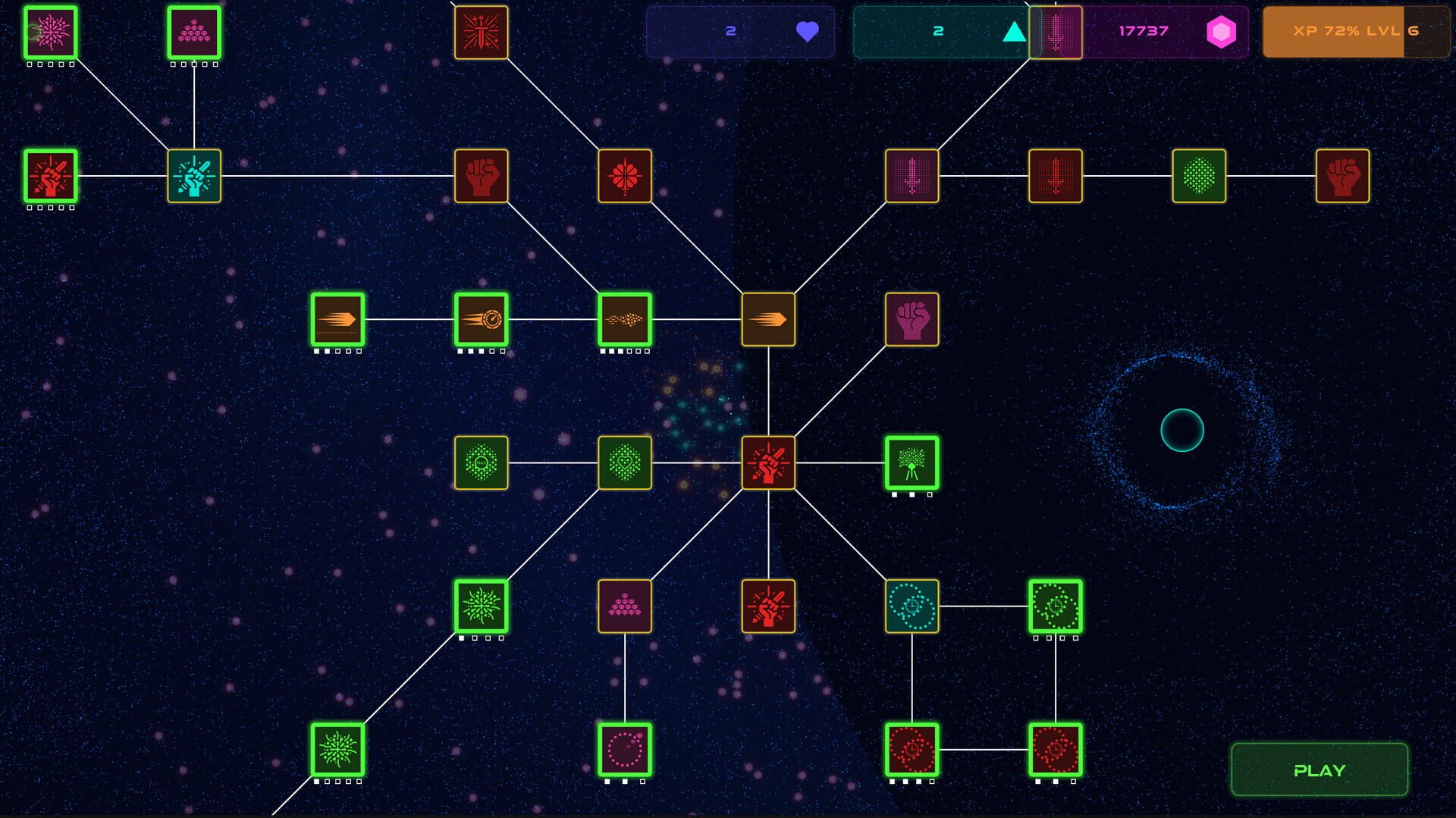1456x818 pixels.
Task: Click the green MAX circular upgrade node
Action: pyautogui.click(x=481, y=463)
